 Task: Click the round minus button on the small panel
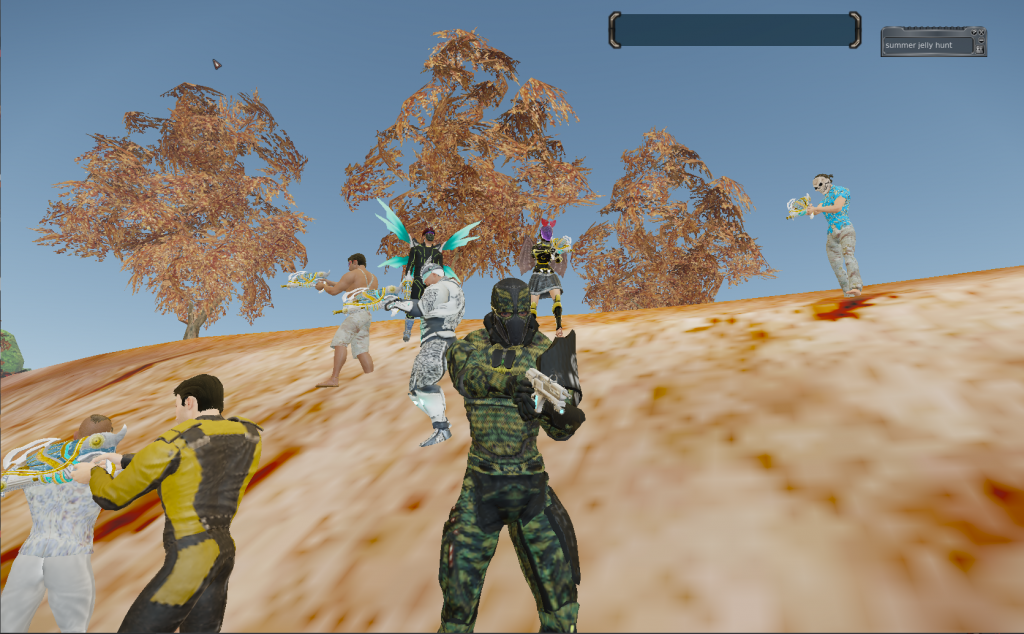pyautogui.click(x=981, y=40)
